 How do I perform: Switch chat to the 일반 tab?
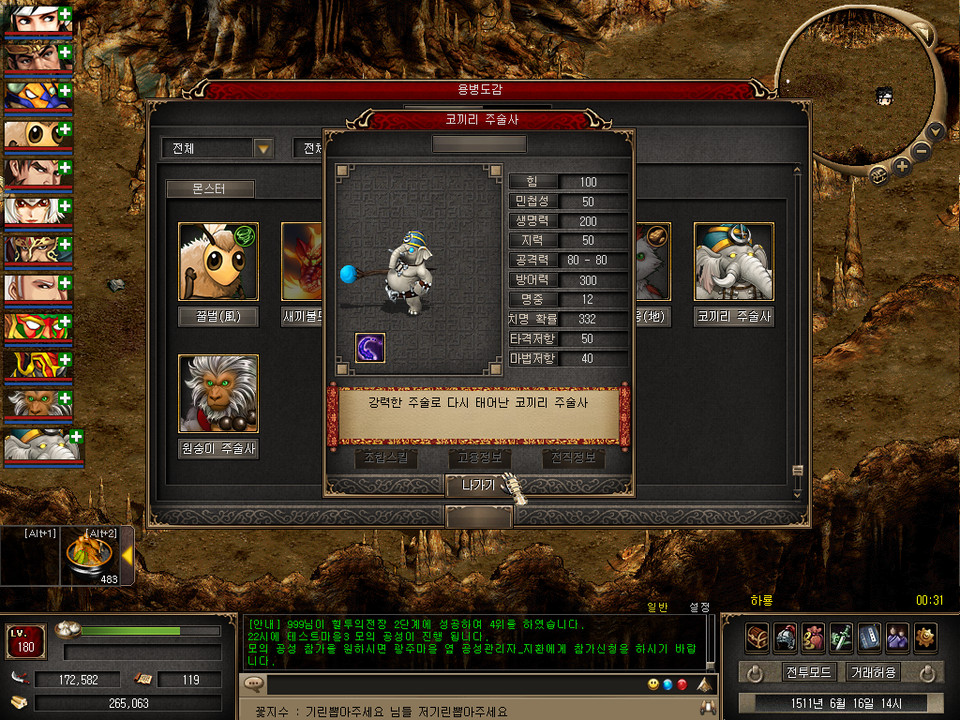pyautogui.click(x=657, y=607)
